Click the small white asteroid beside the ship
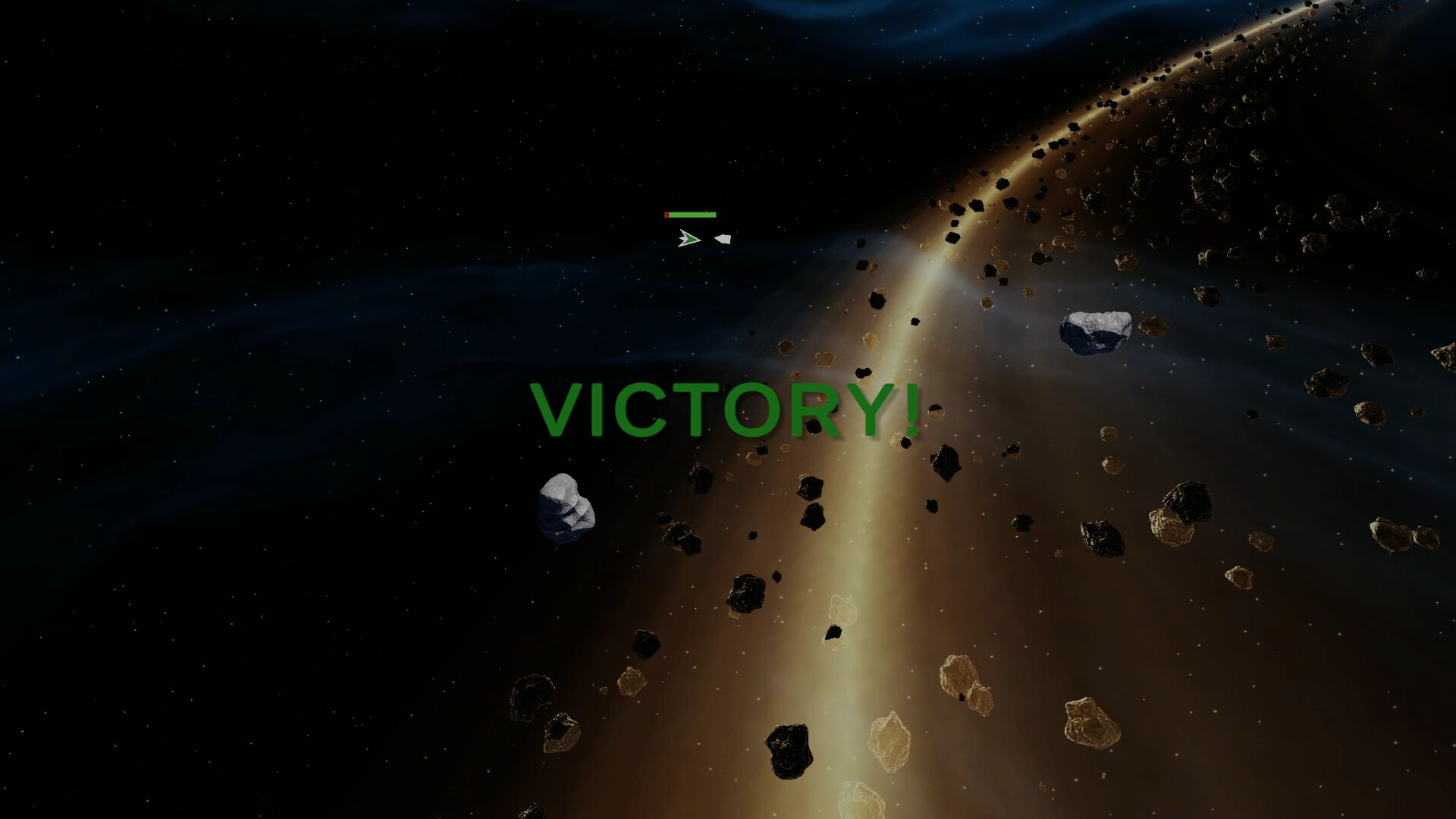 pos(723,239)
